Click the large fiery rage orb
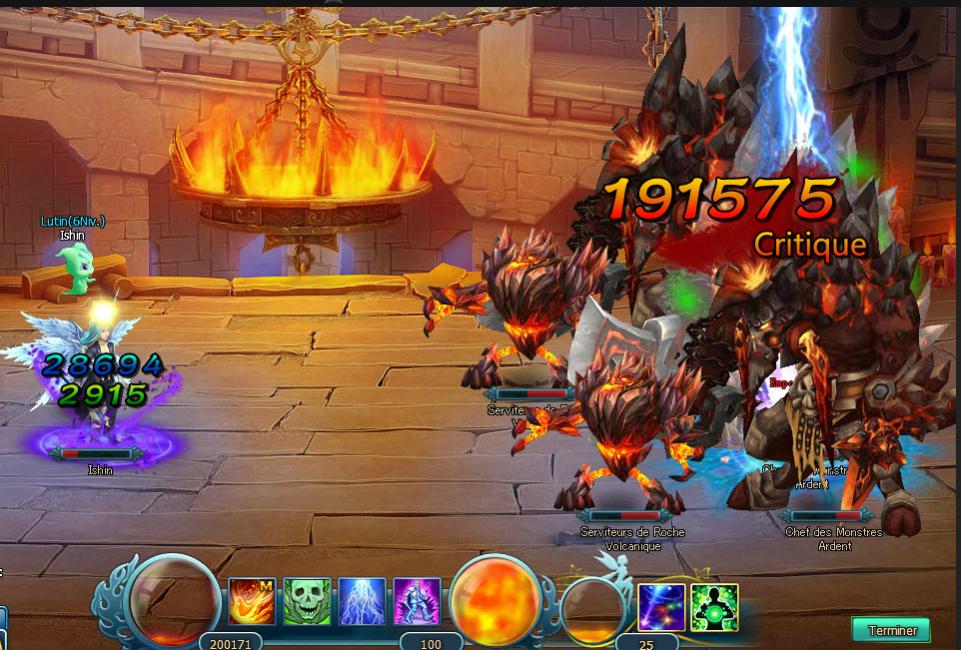This screenshot has height=650, width=961. tap(497, 600)
